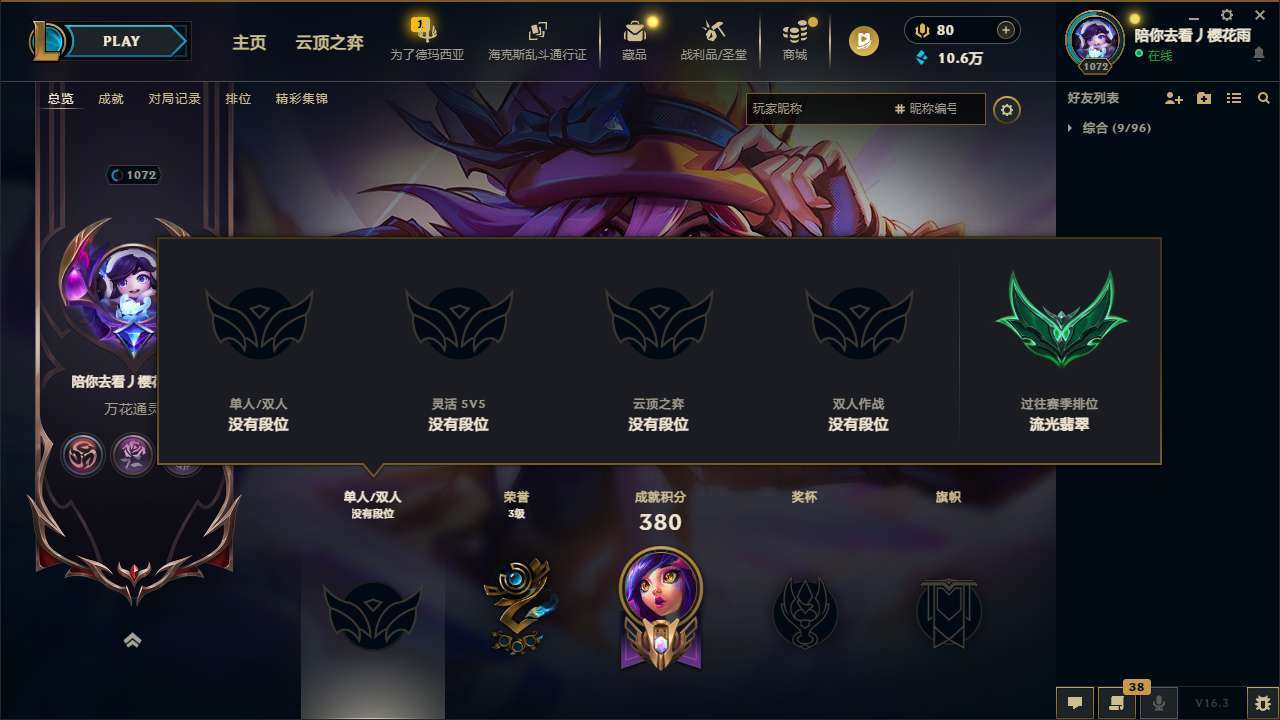Open friend search with the magnifier icon
This screenshot has width=1280, height=720.
coord(1263,98)
